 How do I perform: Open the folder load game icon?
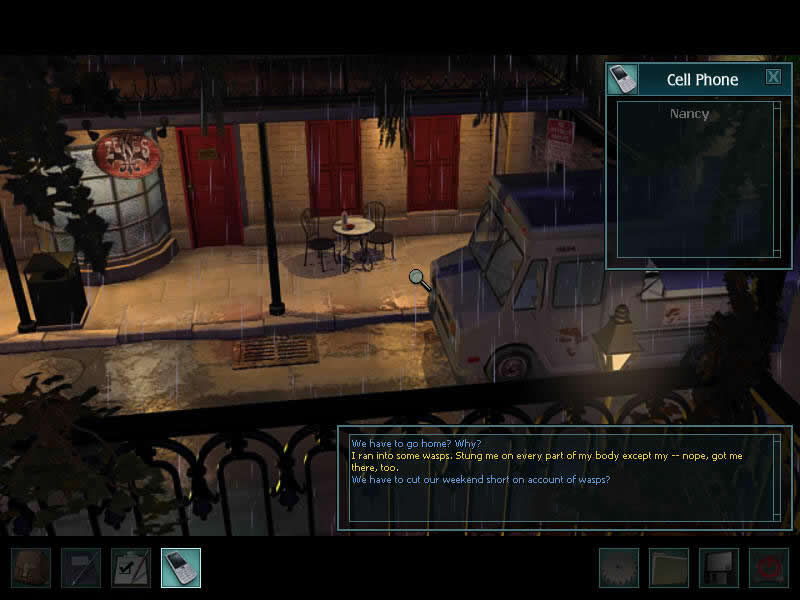[x=669, y=567]
